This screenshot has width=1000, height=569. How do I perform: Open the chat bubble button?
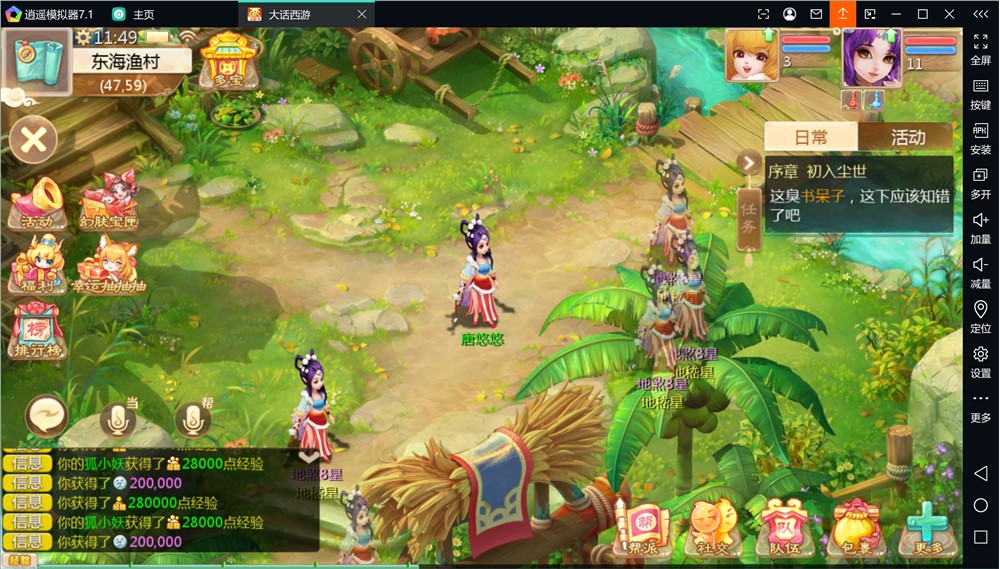click(x=47, y=412)
